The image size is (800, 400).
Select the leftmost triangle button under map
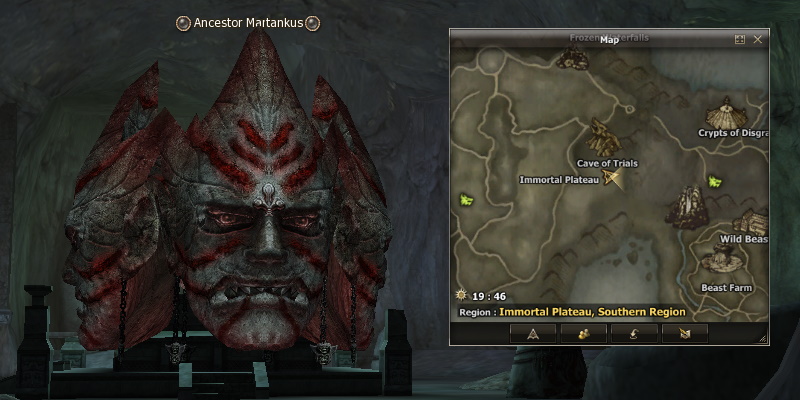click(x=533, y=333)
